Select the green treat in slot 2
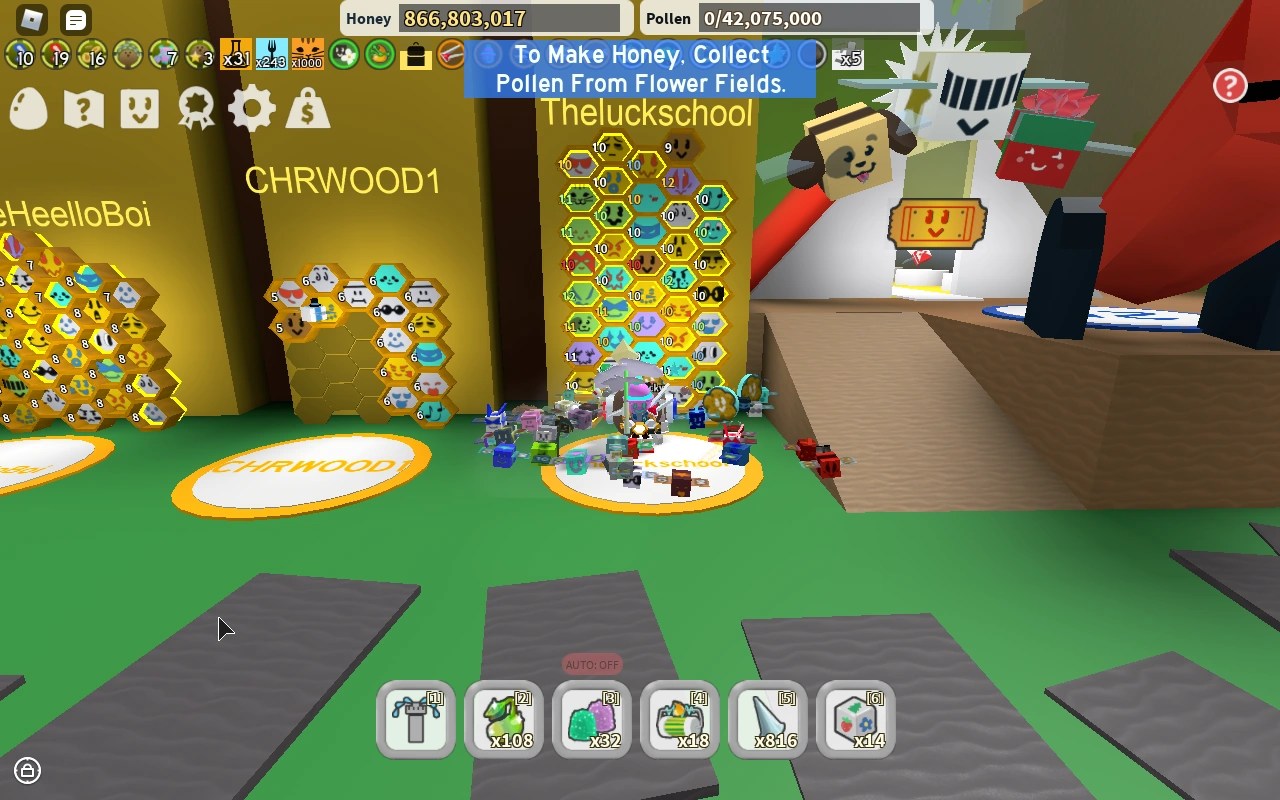The width and height of the screenshot is (1280, 800). (505, 718)
